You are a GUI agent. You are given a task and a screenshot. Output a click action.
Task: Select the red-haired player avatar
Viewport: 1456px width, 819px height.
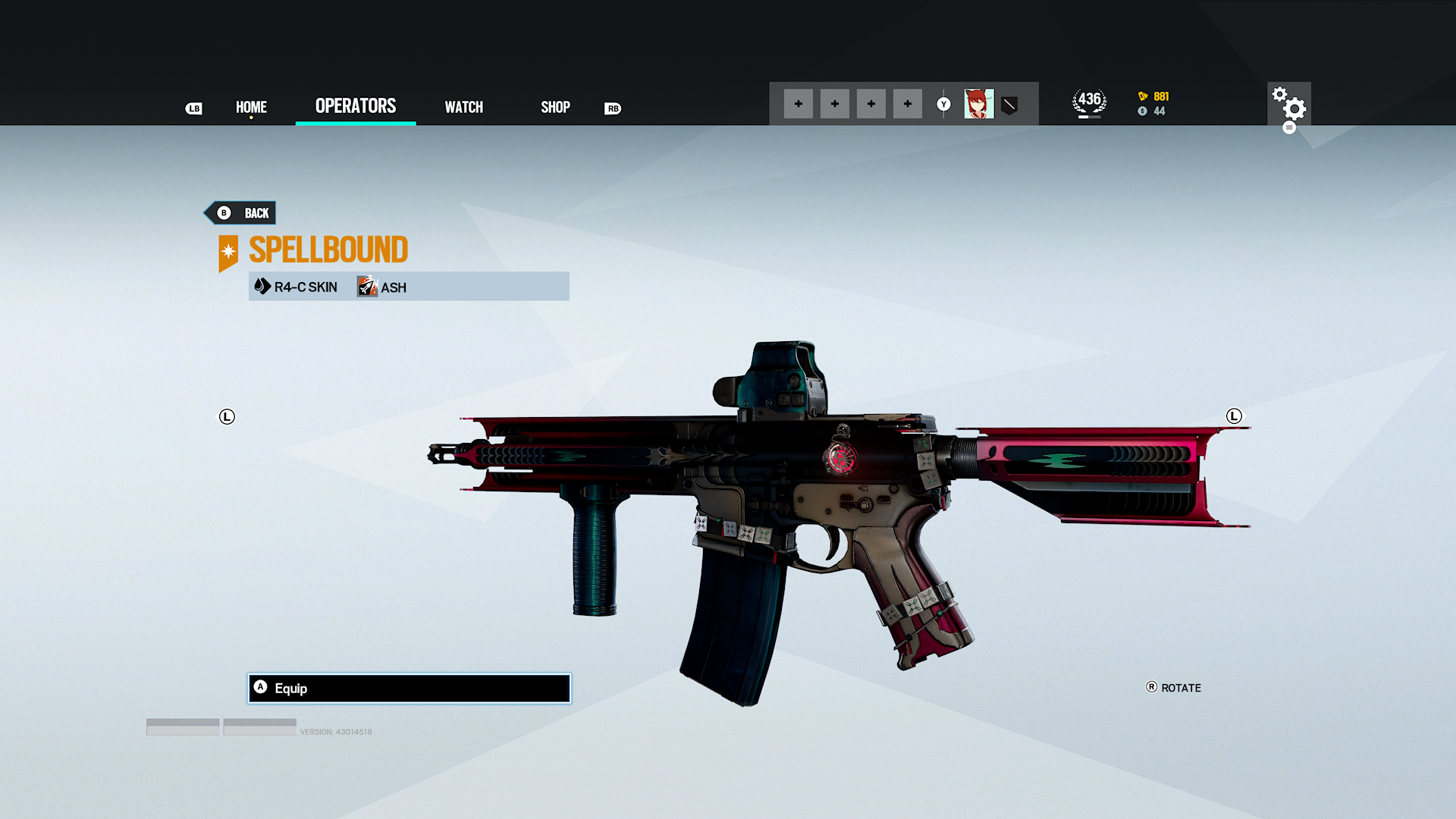tap(978, 104)
